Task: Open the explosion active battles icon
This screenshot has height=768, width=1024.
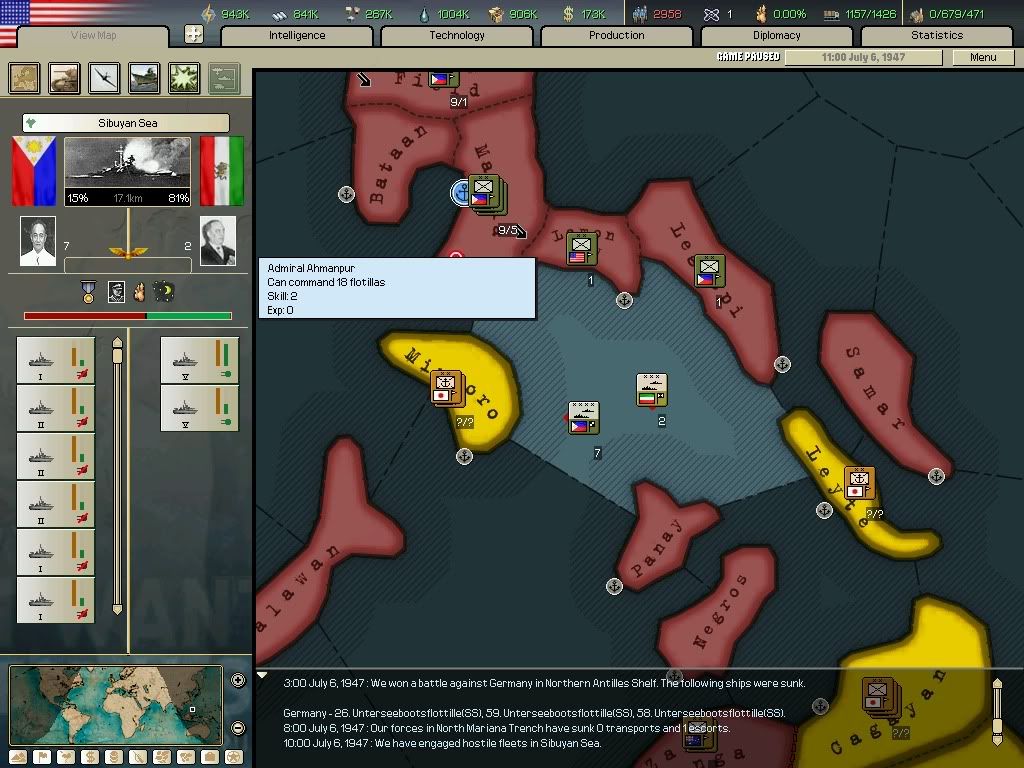Action: (x=184, y=78)
